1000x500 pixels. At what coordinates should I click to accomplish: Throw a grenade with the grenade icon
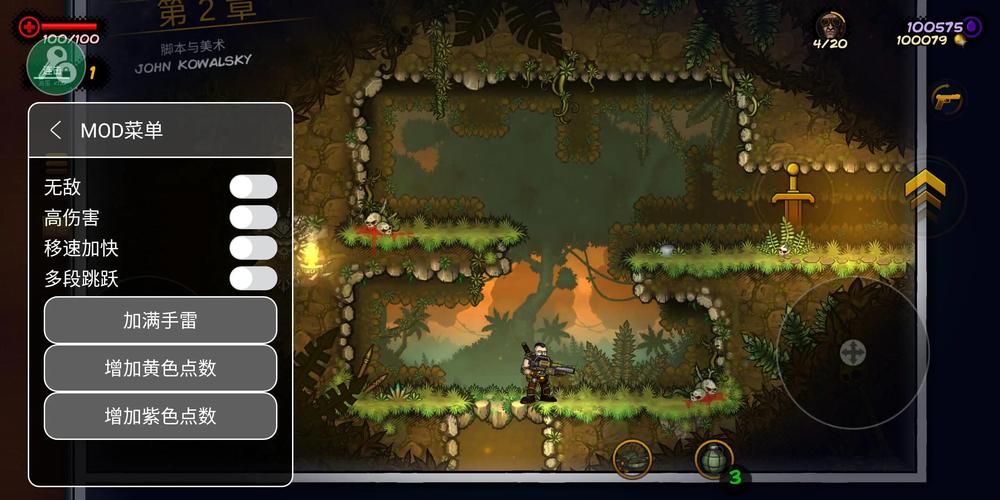714,458
